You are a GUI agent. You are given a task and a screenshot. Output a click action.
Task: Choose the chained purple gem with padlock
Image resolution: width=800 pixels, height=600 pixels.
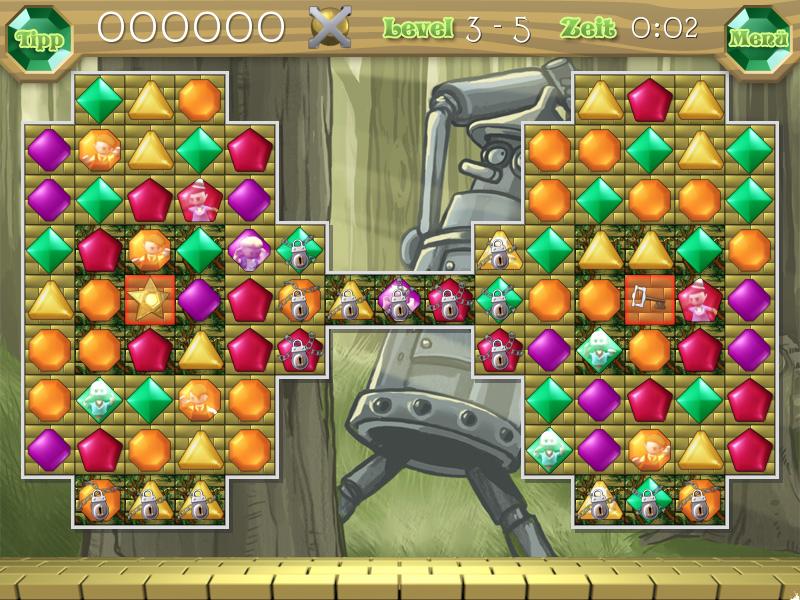pos(399,300)
